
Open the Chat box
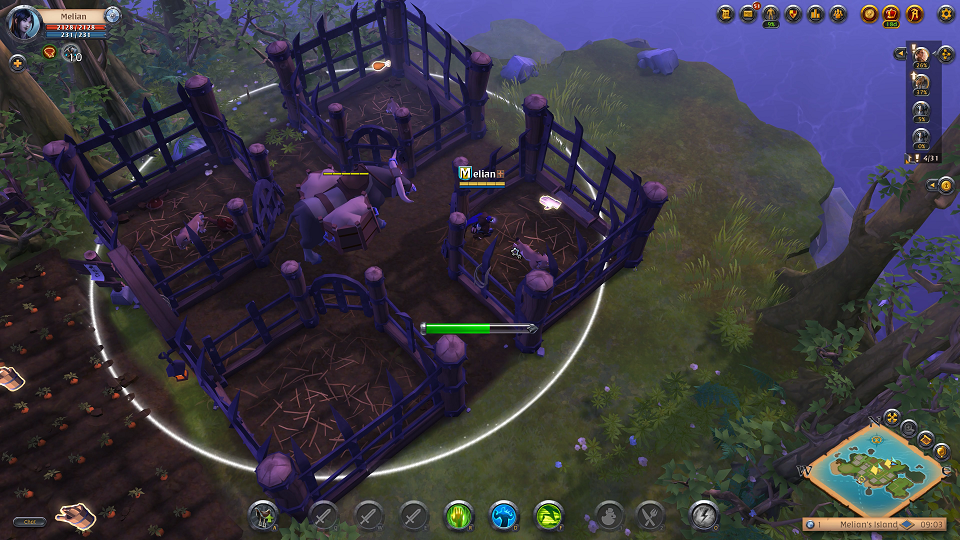tap(29, 521)
